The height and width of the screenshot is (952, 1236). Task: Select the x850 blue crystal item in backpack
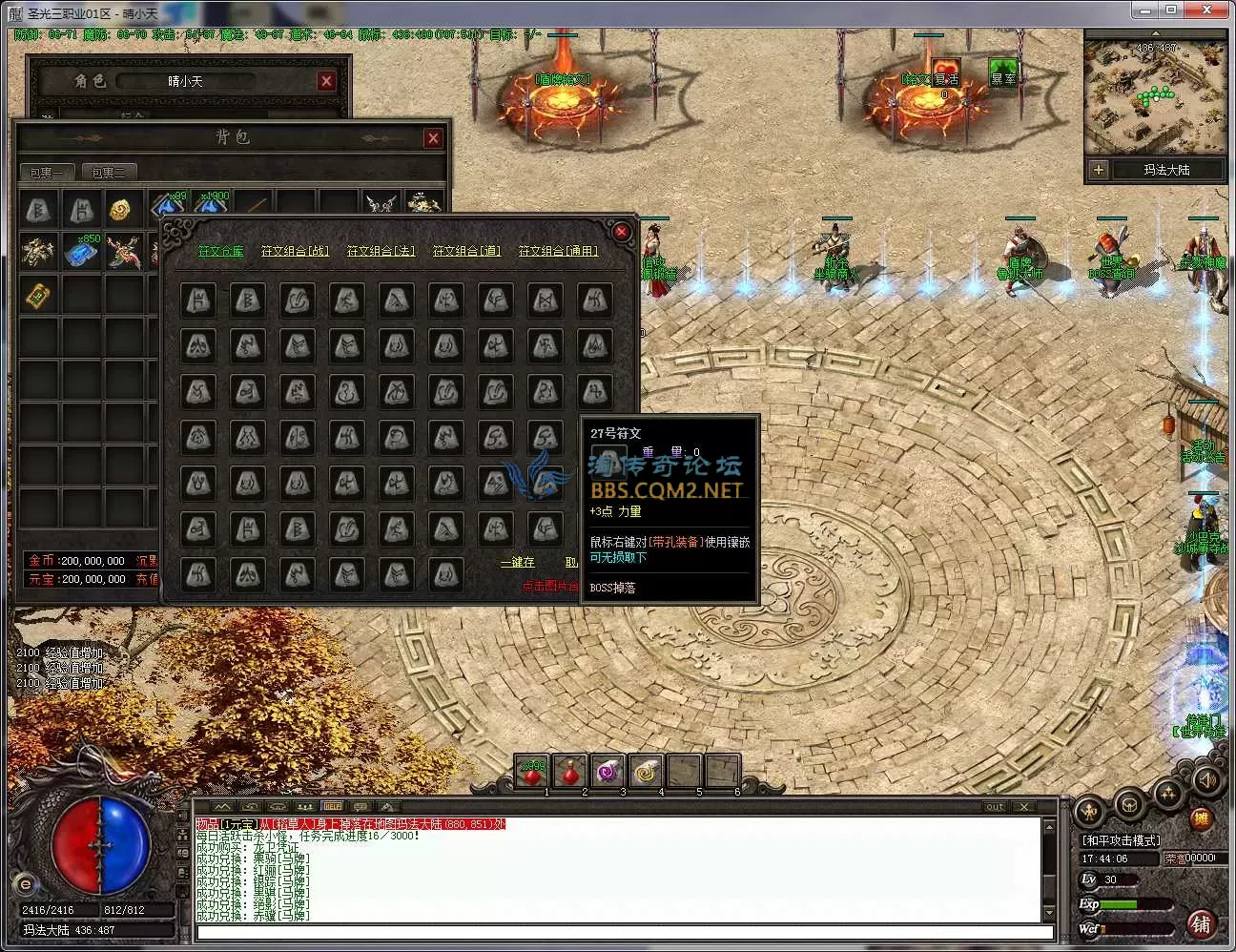[82, 253]
